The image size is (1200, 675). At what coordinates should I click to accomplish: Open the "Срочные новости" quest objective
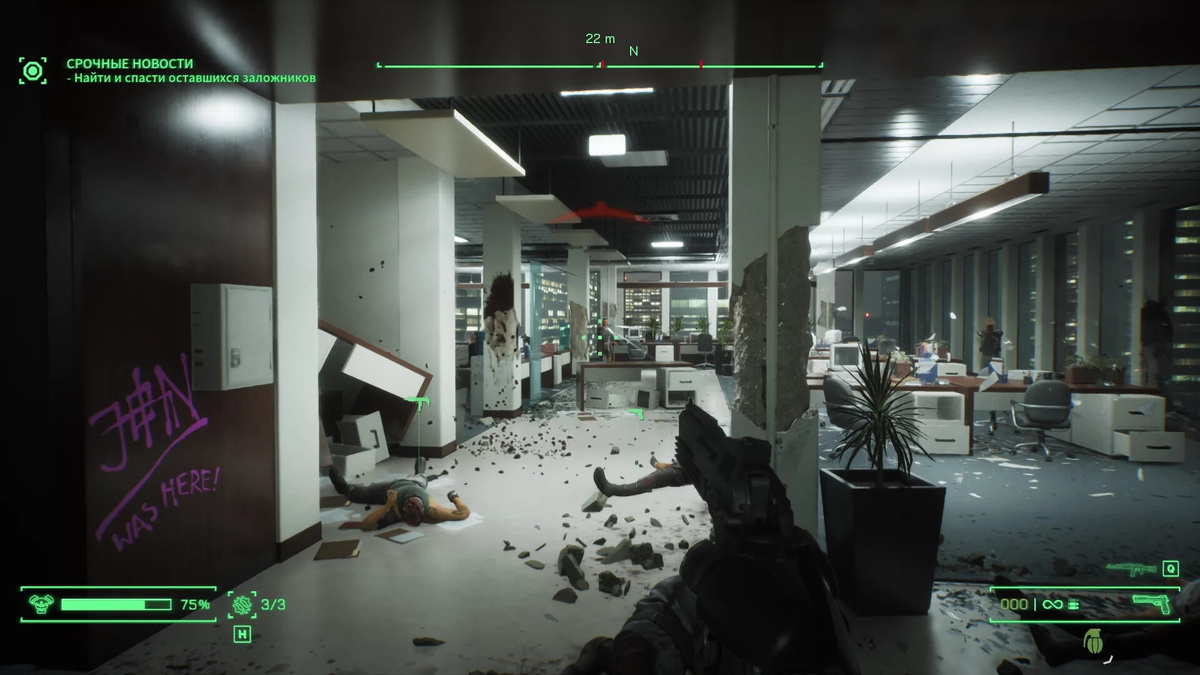pyautogui.click(x=130, y=62)
